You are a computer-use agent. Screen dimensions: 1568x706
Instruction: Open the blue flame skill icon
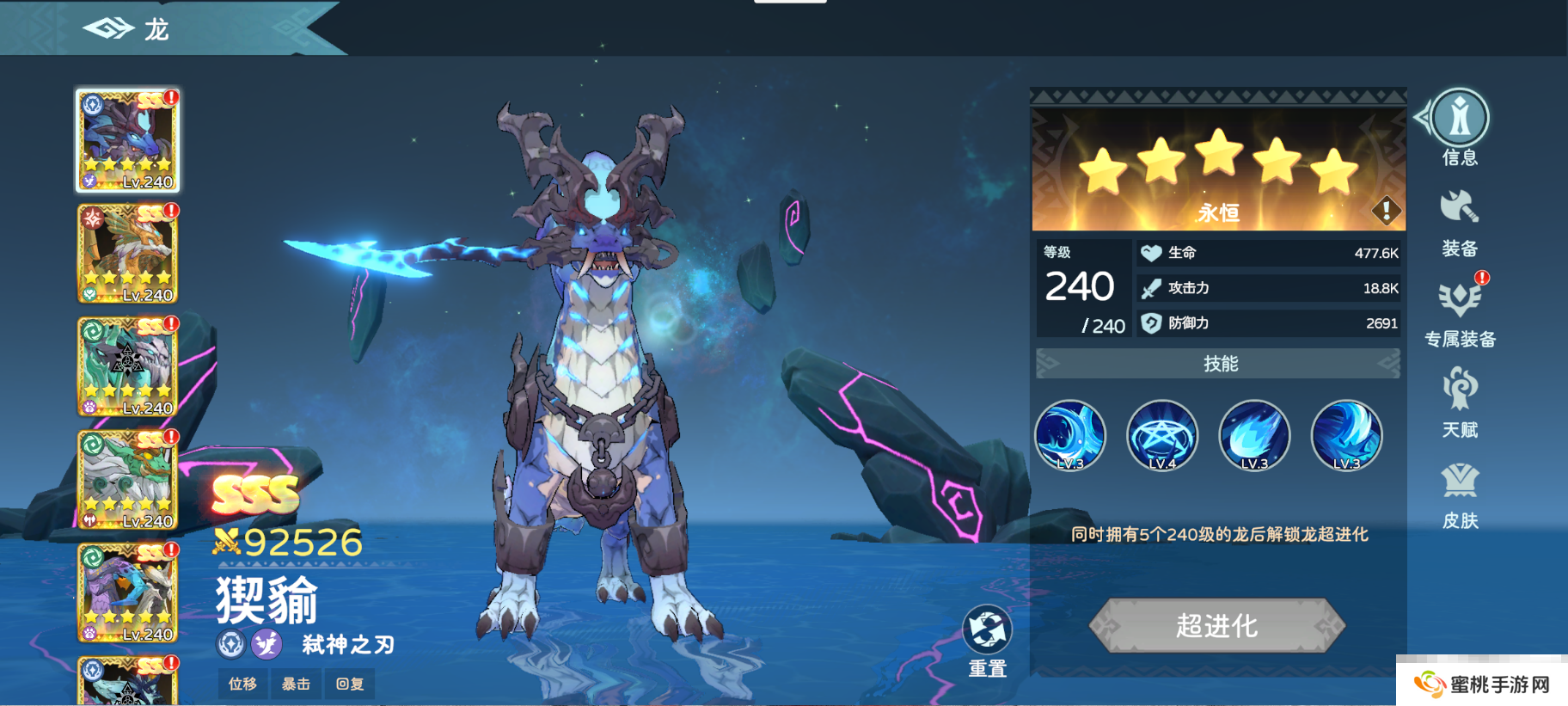(1254, 436)
